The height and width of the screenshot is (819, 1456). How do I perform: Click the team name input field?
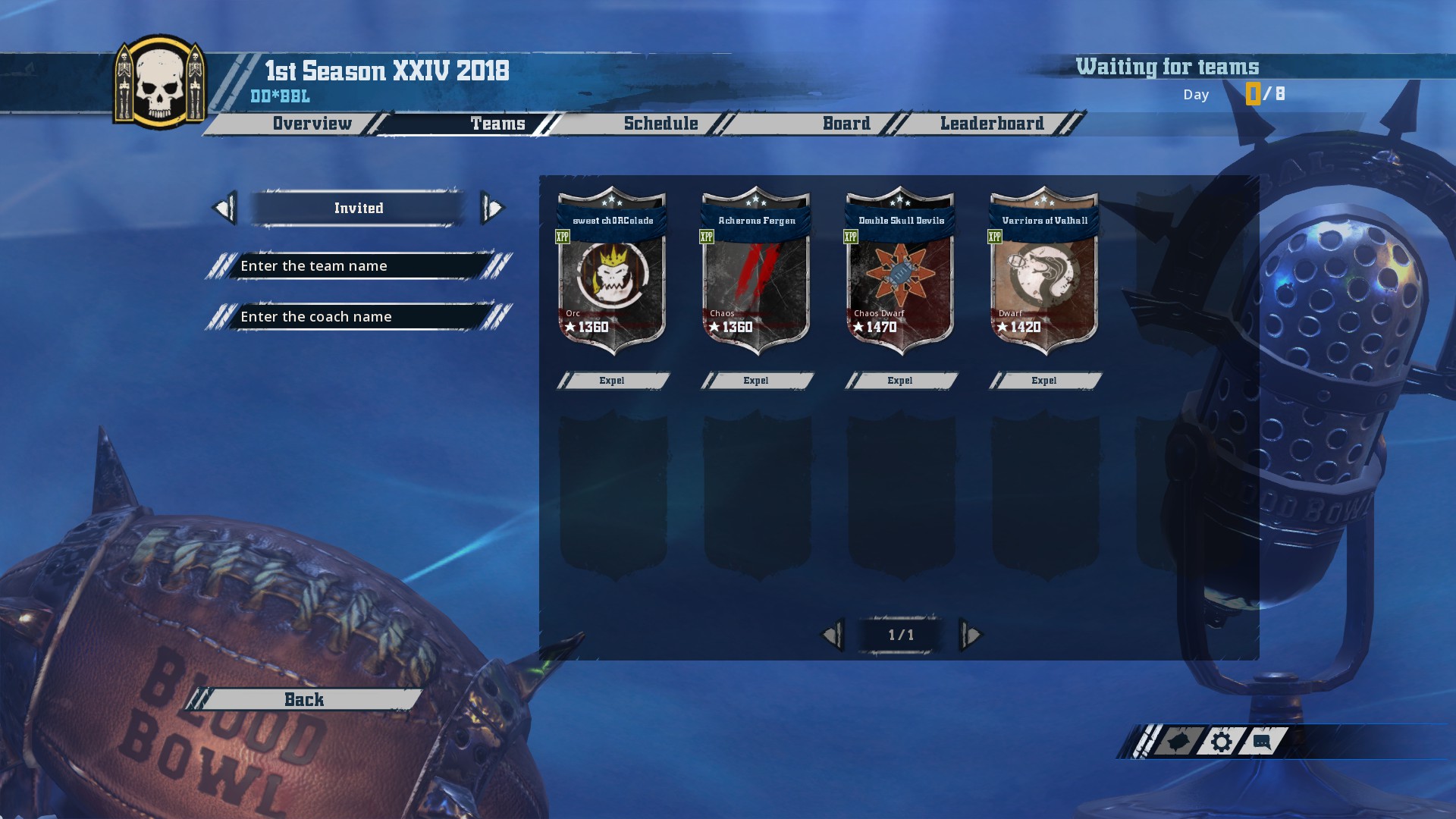[x=356, y=266]
